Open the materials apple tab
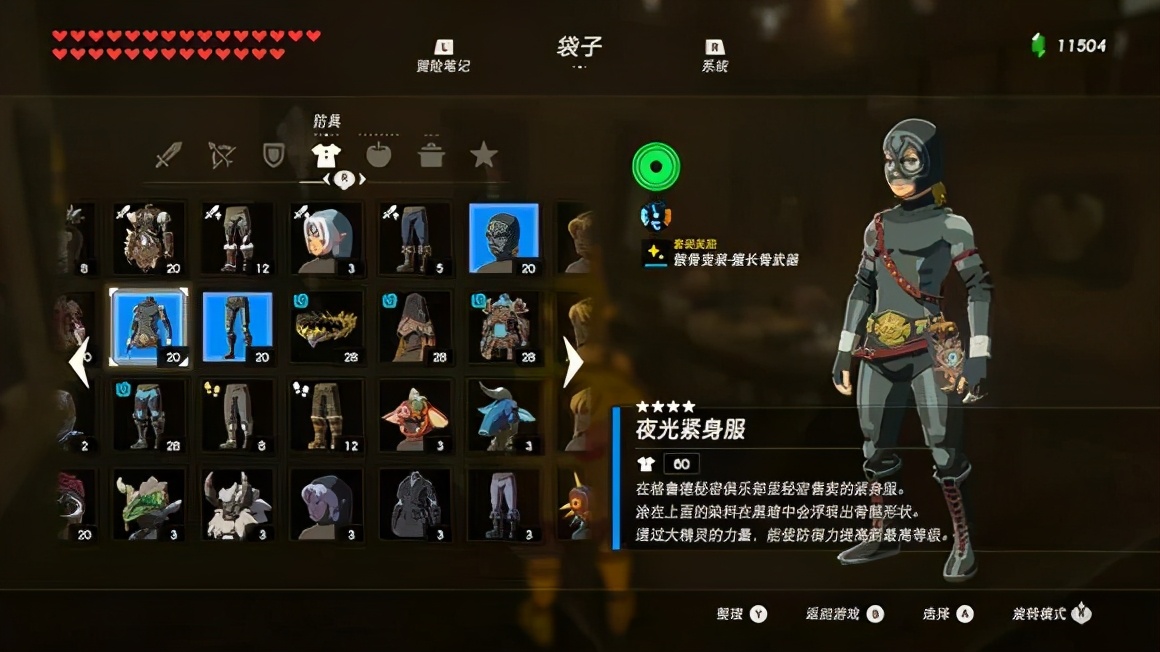 tap(379, 155)
